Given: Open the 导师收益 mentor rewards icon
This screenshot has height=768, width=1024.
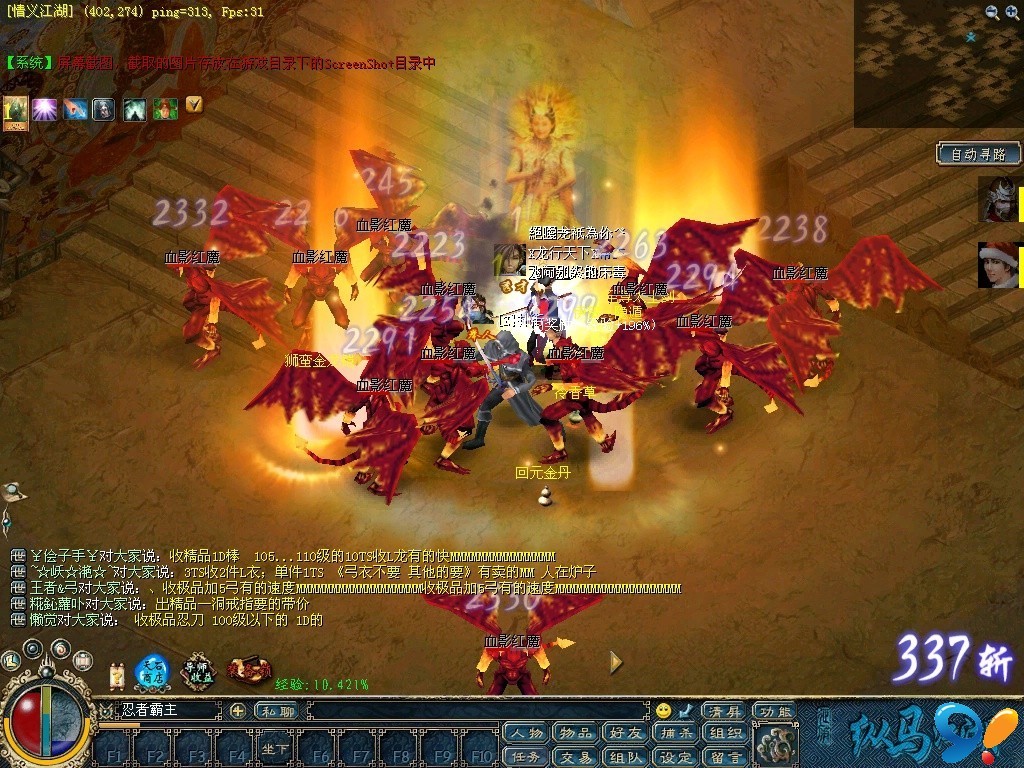Looking at the screenshot, I should pyautogui.click(x=199, y=673).
